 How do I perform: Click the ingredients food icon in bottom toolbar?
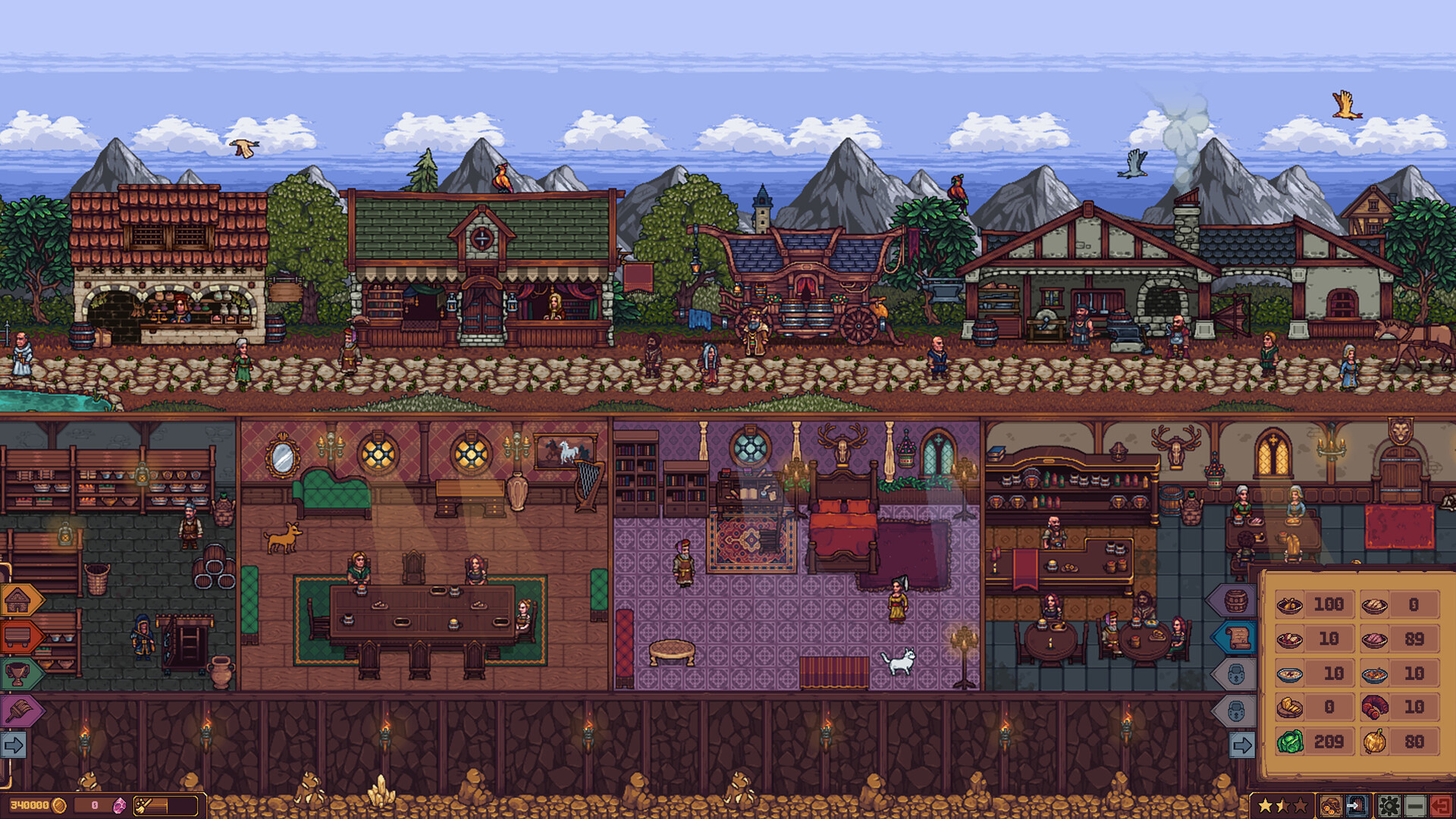(1332, 805)
